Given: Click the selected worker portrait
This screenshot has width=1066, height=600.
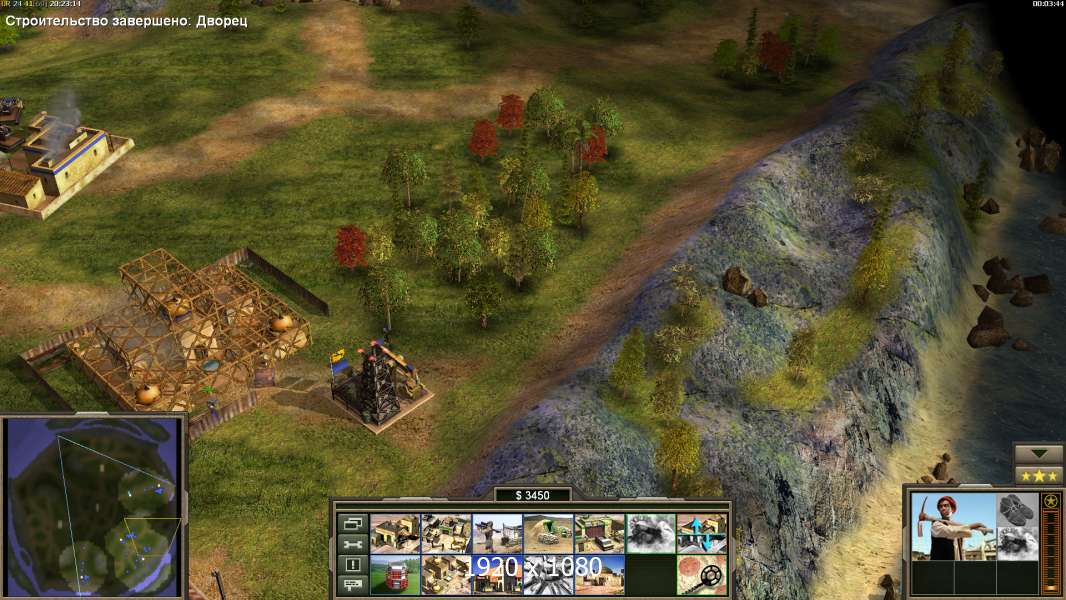Looking at the screenshot, I should pyautogui.click(x=953, y=526).
